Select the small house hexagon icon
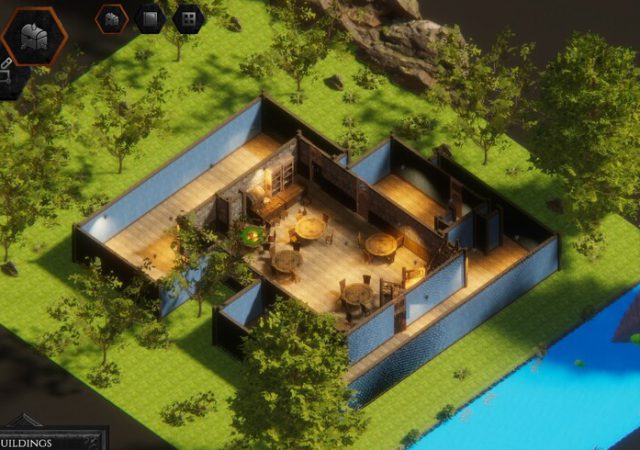This screenshot has height=450, width=640. tap(112, 18)
